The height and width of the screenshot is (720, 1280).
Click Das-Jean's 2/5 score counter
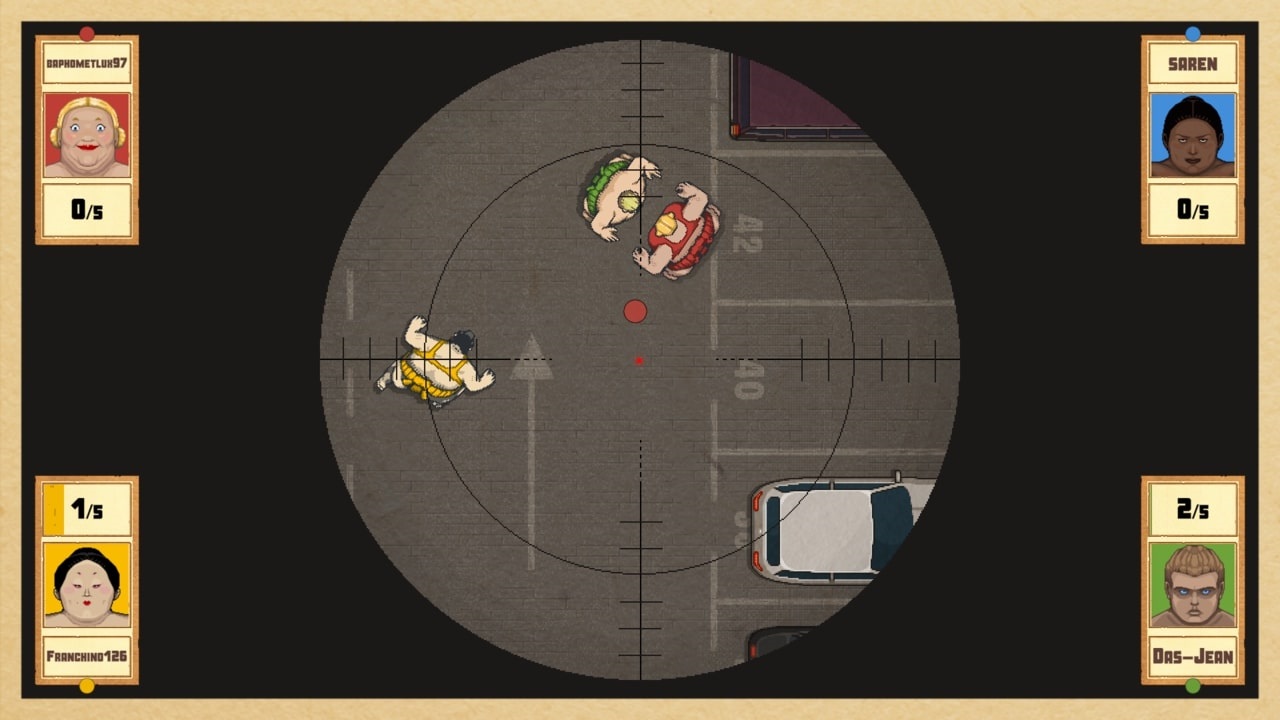pyautogui.click(x=1192, y=508)
